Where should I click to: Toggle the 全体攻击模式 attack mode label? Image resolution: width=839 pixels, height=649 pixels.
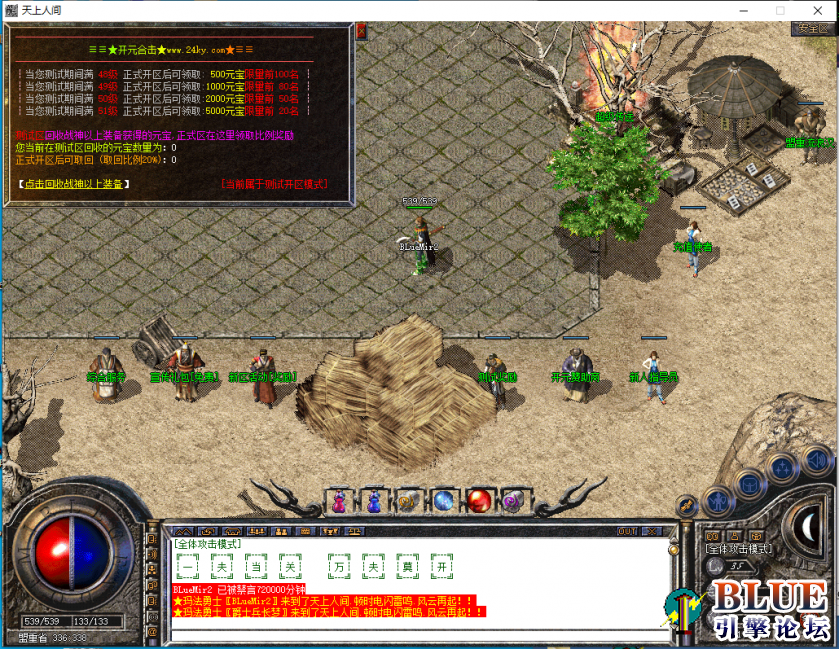point(738,549)
